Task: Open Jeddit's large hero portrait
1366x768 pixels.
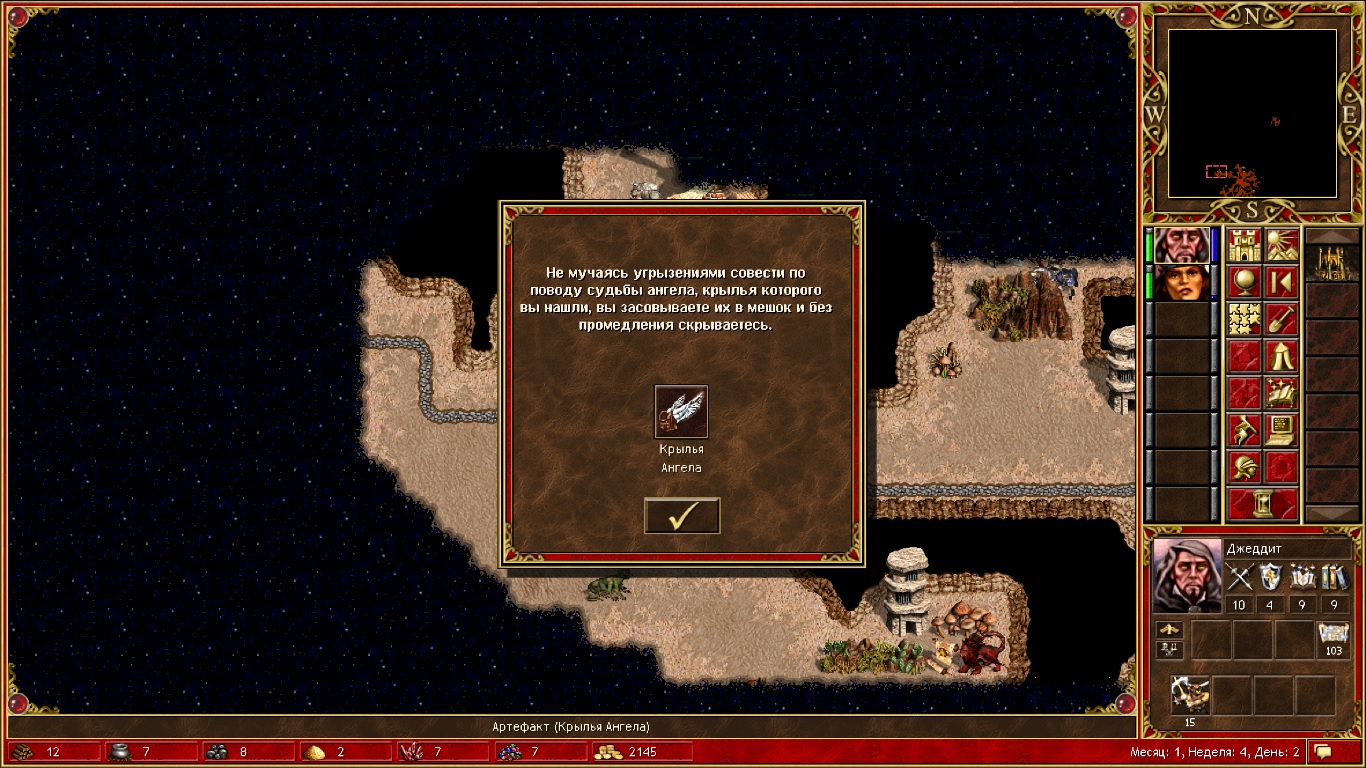Action: (x=1187, y=575)
